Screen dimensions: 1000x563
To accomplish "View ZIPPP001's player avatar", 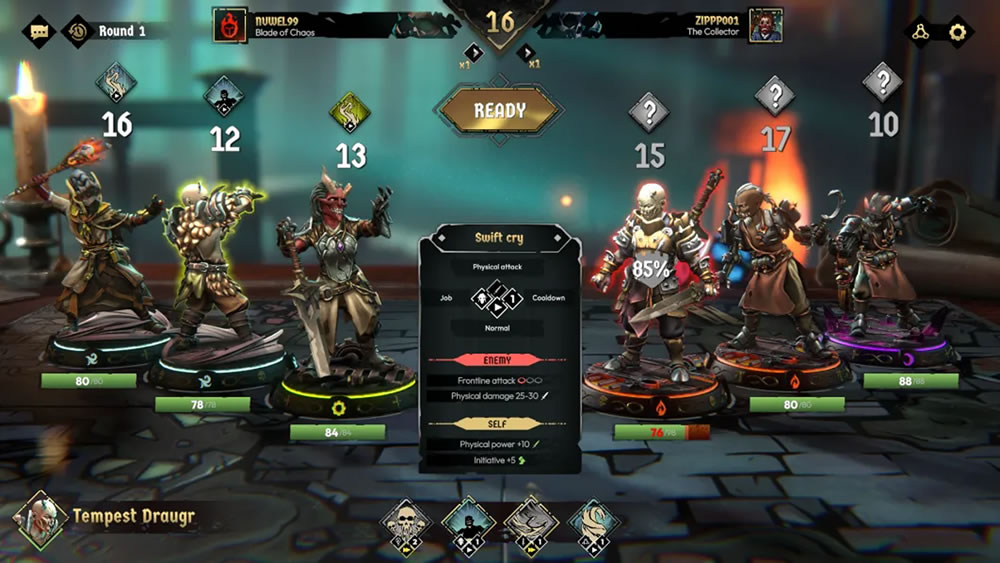I will click(765, 25).
